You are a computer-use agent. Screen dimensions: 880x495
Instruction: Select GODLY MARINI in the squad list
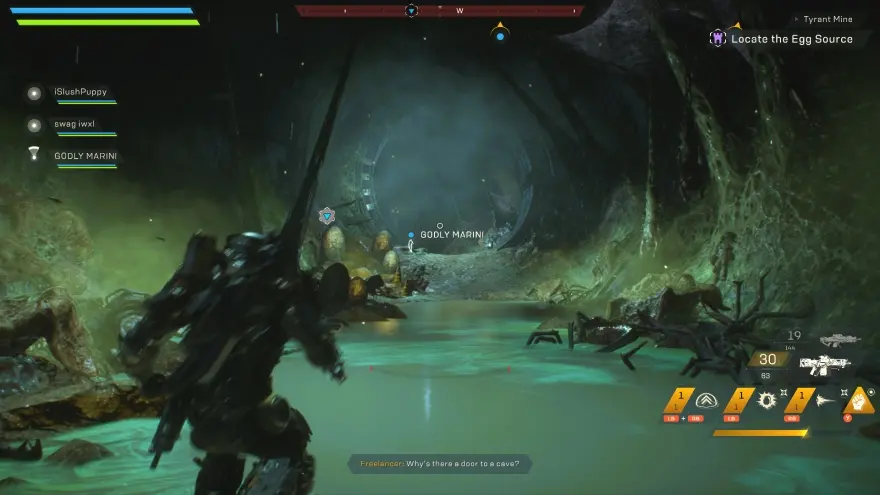click(84, 156)
